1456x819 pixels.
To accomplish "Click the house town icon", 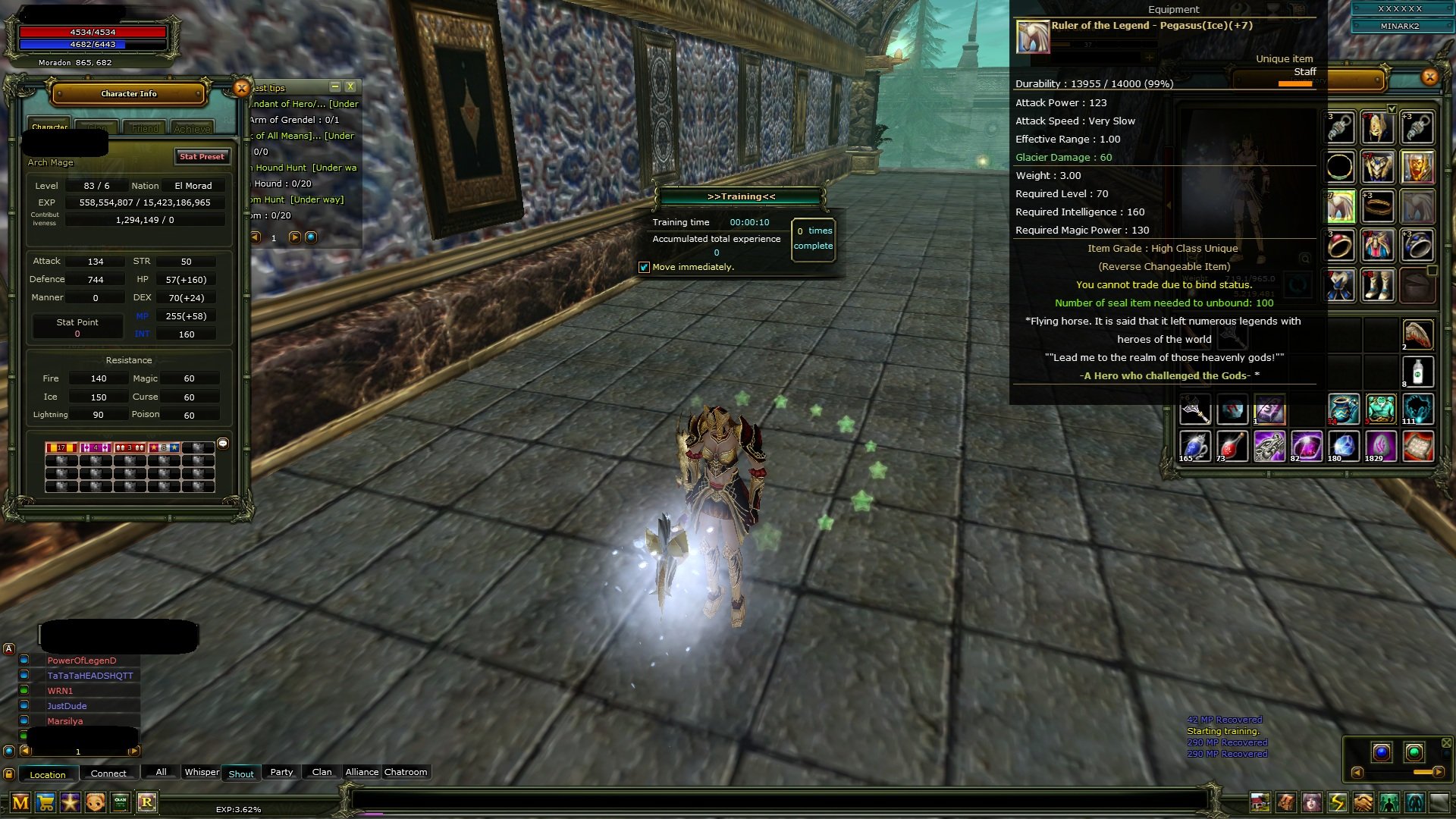I will 1260,802.
